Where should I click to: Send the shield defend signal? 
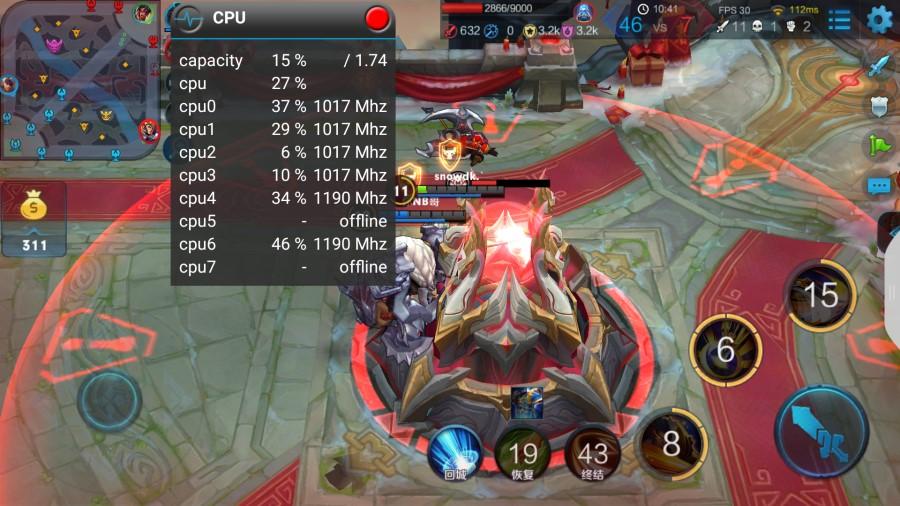[878, 106]
